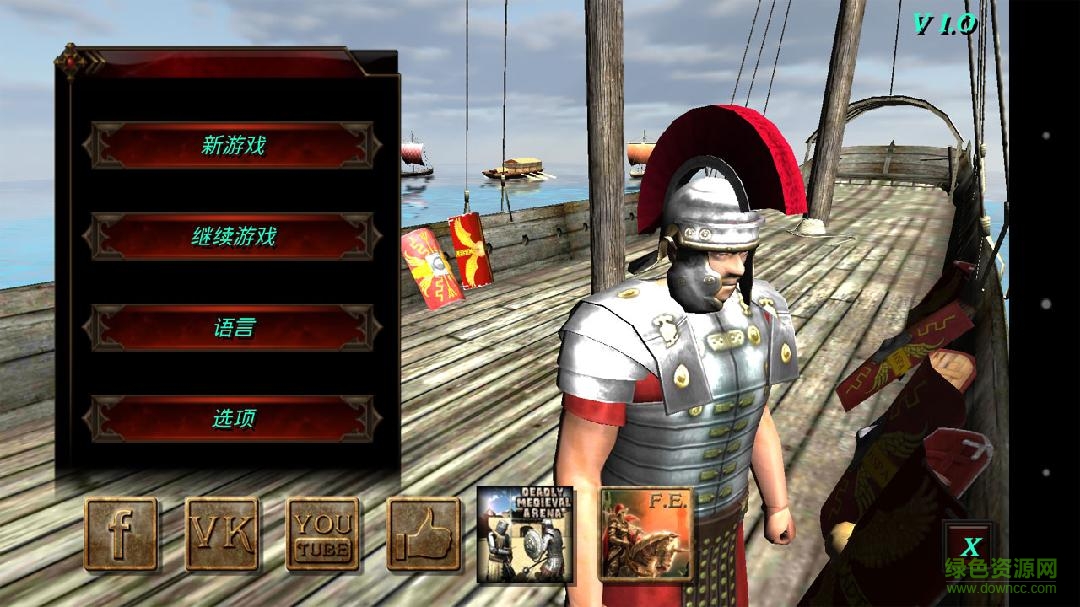Open the VK social link
The width and height of the screenshot is (1080, 607).
[222, 534]
